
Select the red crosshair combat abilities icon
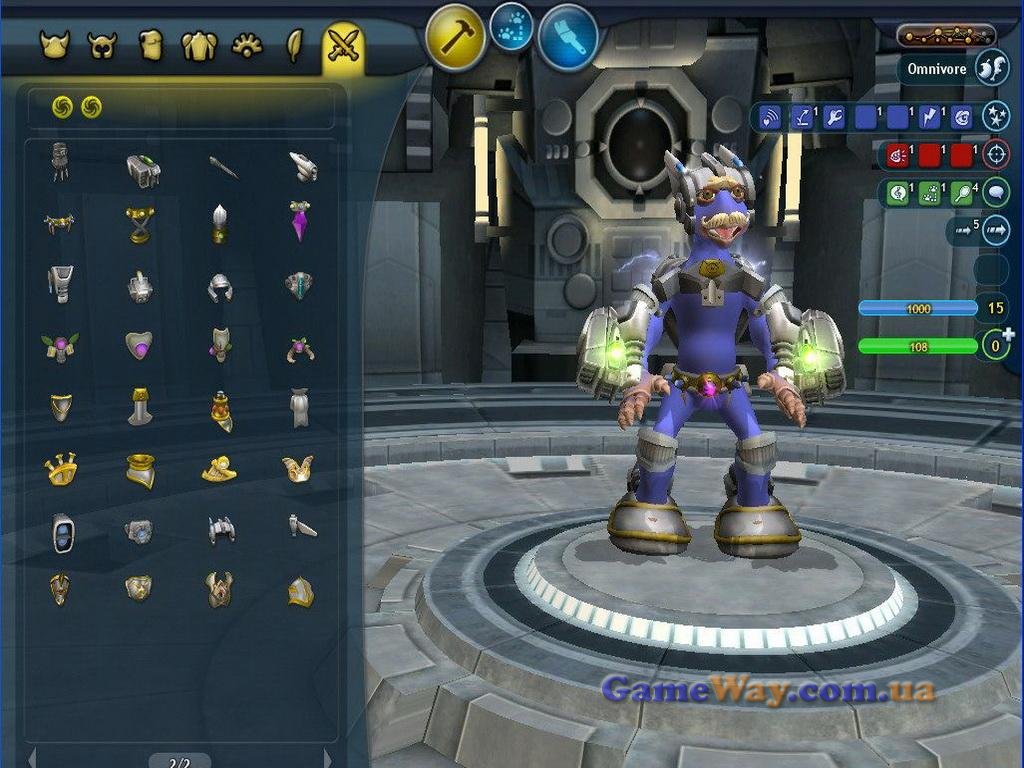995,154
